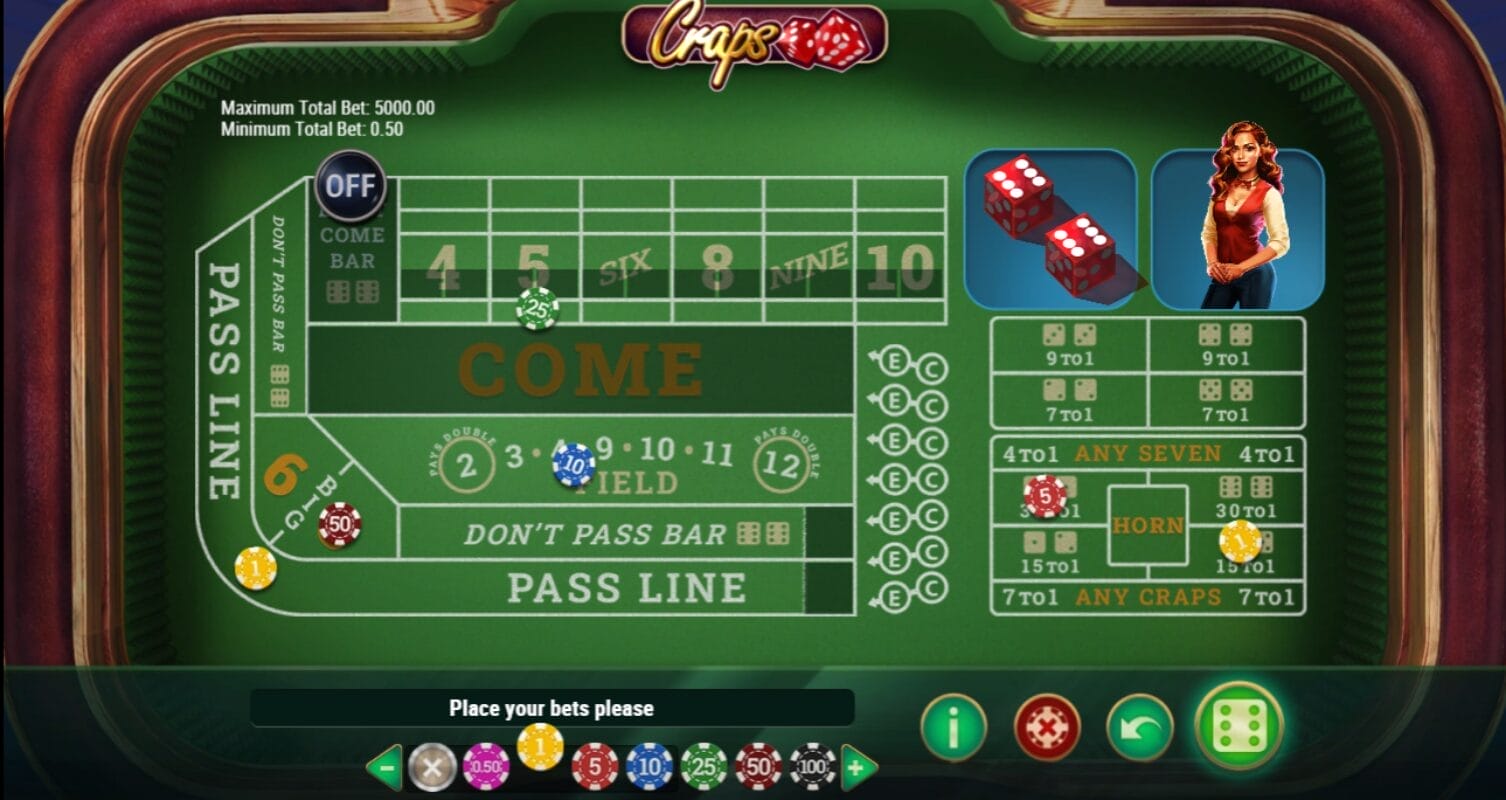Screen dimensions: 1506x800
Task: Choose the red 5 chip in tray
Action: (595, 767)
